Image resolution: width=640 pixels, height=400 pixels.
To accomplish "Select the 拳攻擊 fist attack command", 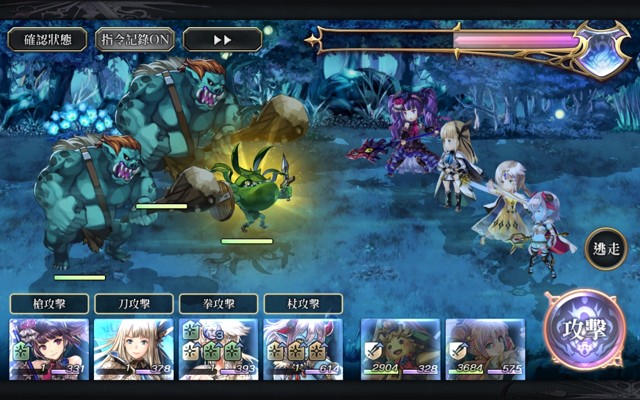I will pos(219,303).
